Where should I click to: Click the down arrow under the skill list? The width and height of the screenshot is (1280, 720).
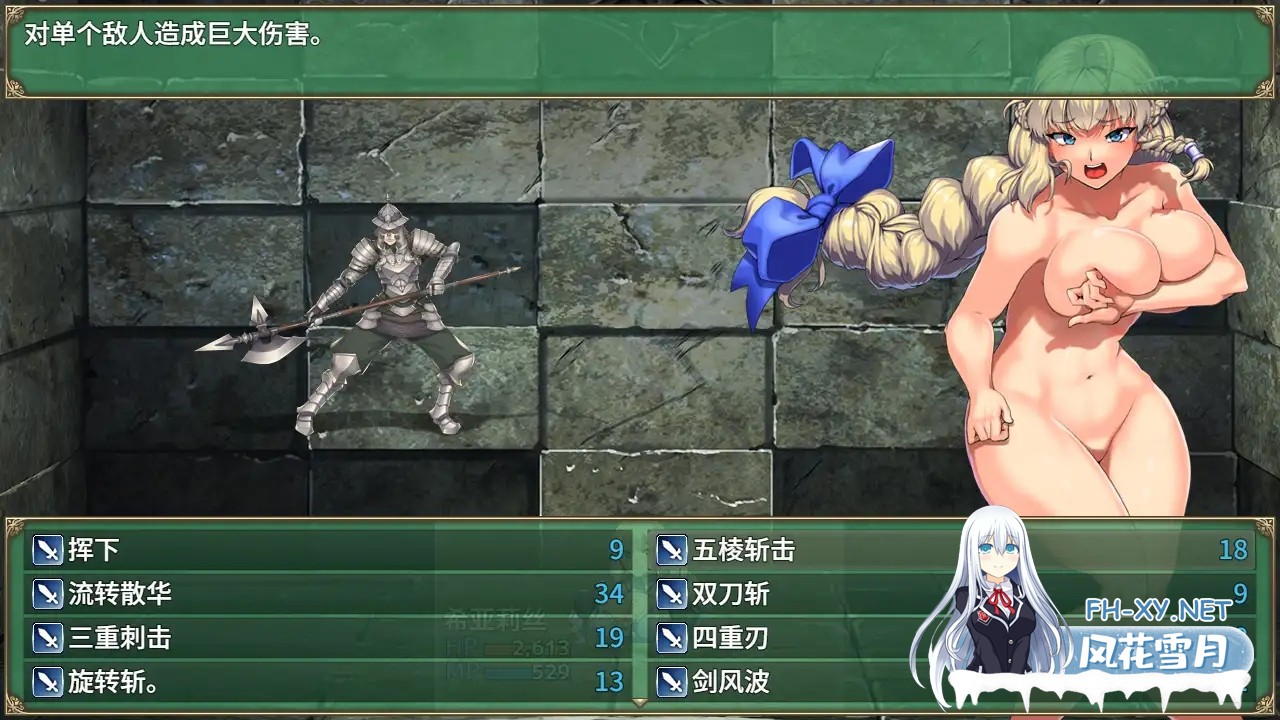click(640, 704)
